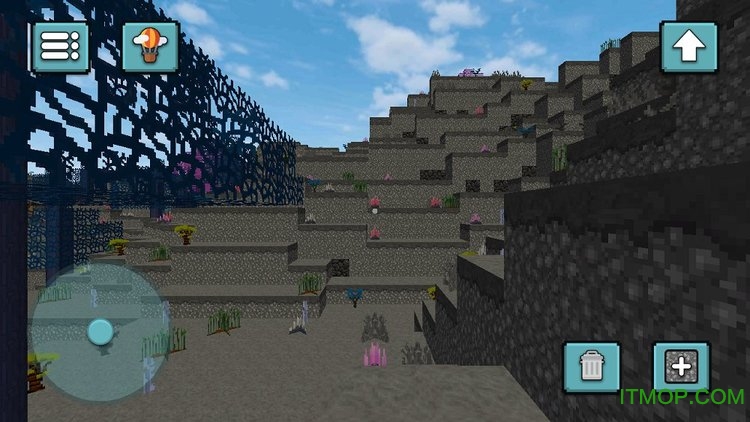
Task: Hit the up arrow jump button
Action: tap(689, 46)
